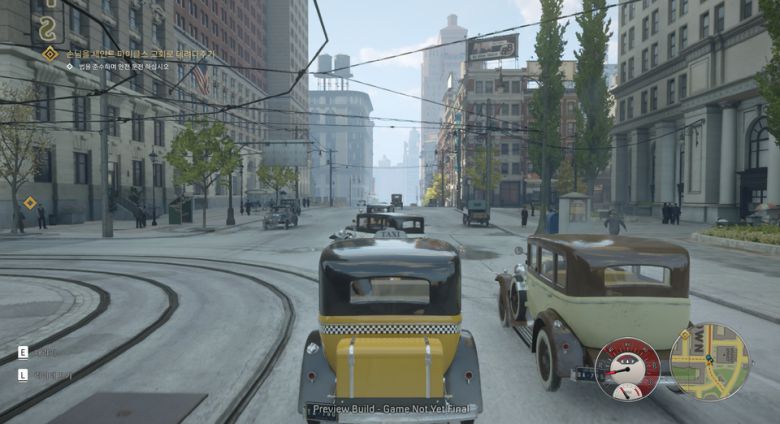Select the yellow objective tracker text
The width and height of the screenshot is (780, 424).
(x=139, y=53)
